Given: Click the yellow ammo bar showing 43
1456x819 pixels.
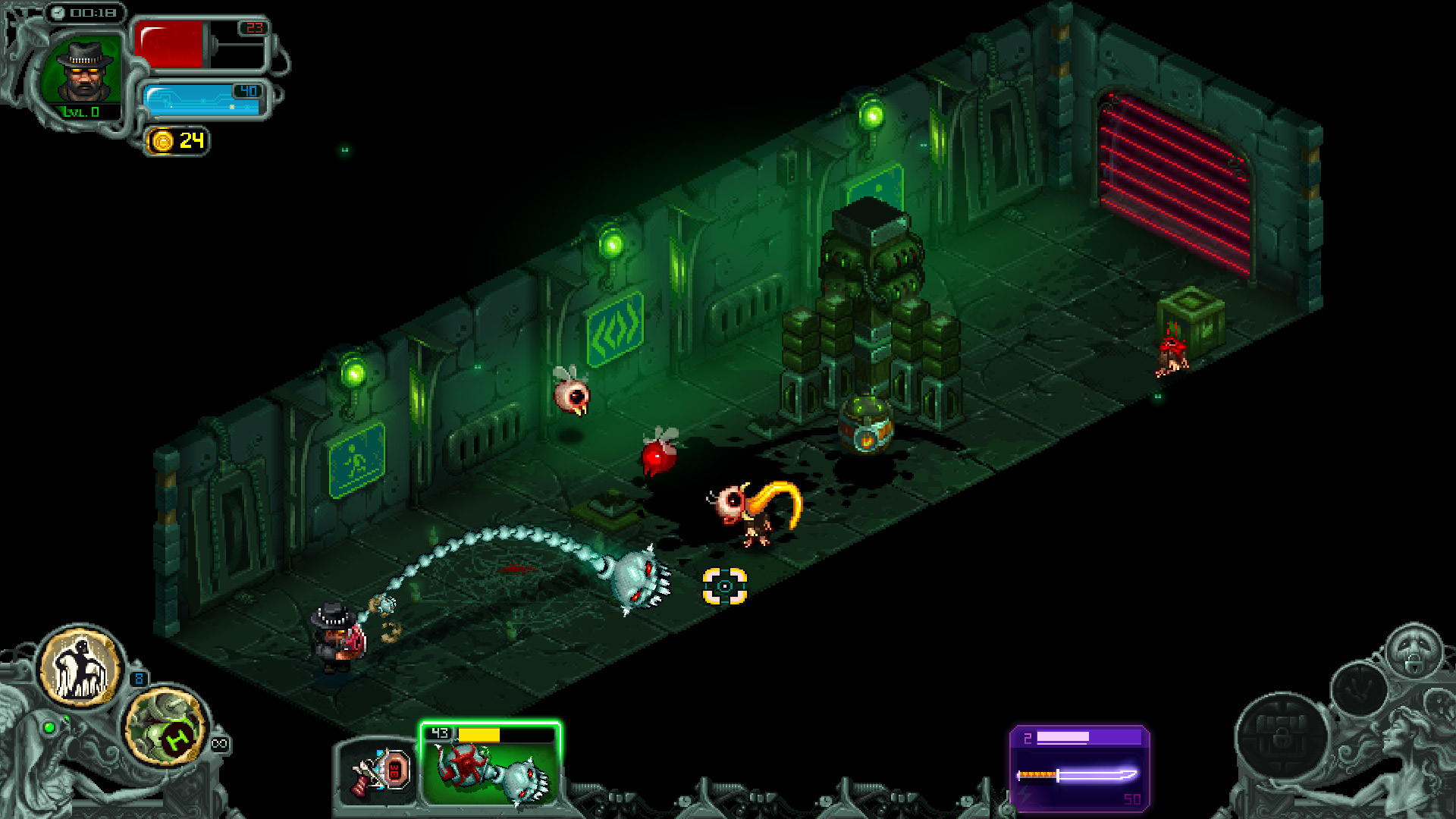Looking at the screenshot, I should pos(479,733).
